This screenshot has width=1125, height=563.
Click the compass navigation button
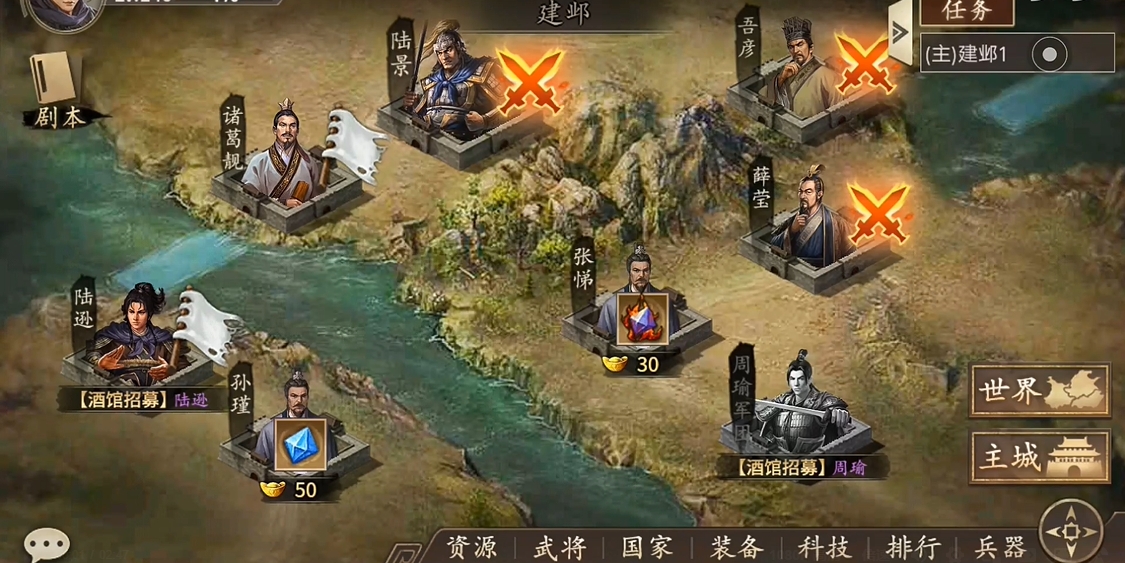pos(1072,530)
